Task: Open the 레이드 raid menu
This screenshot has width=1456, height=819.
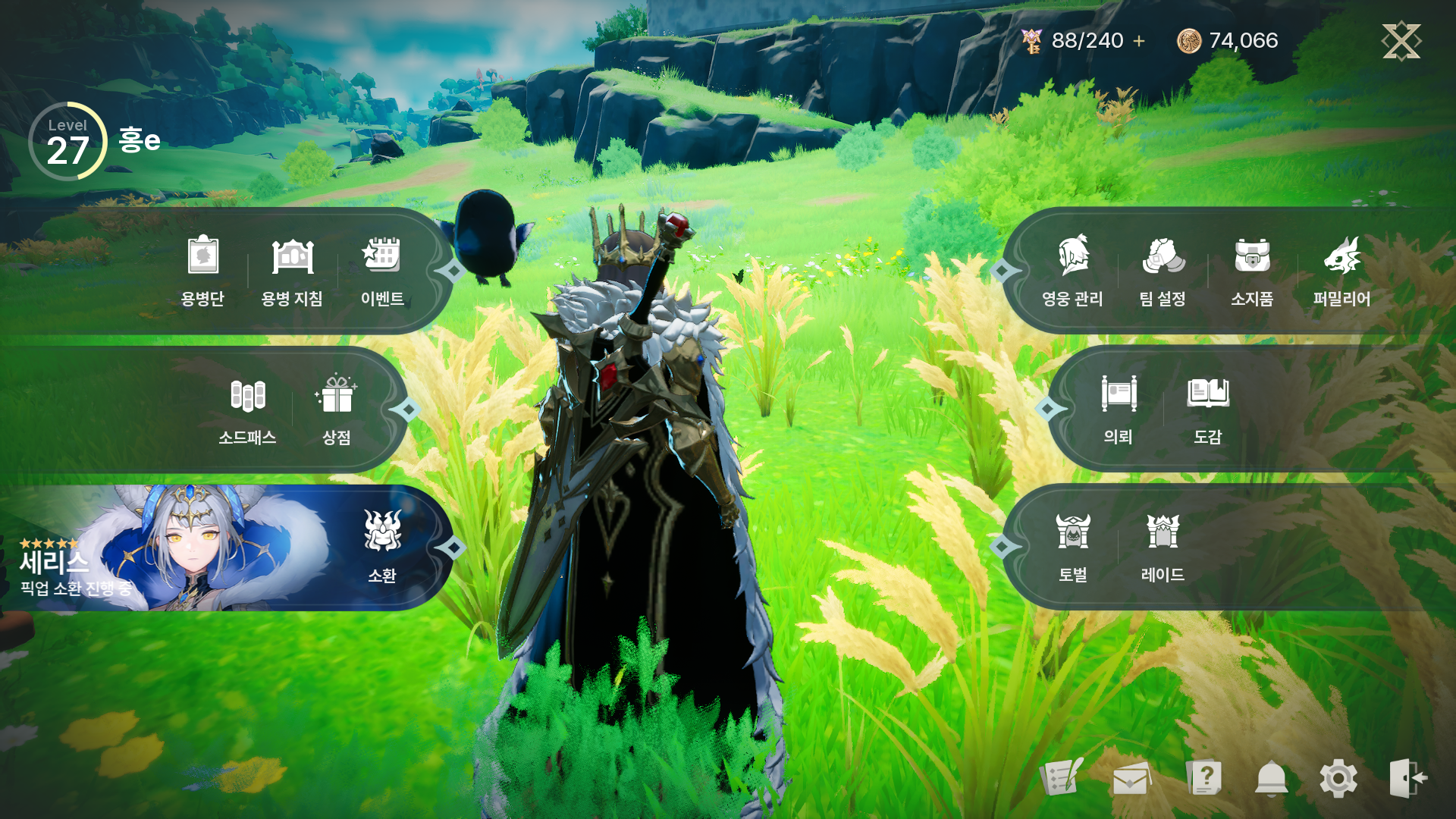Action: 1163,546
